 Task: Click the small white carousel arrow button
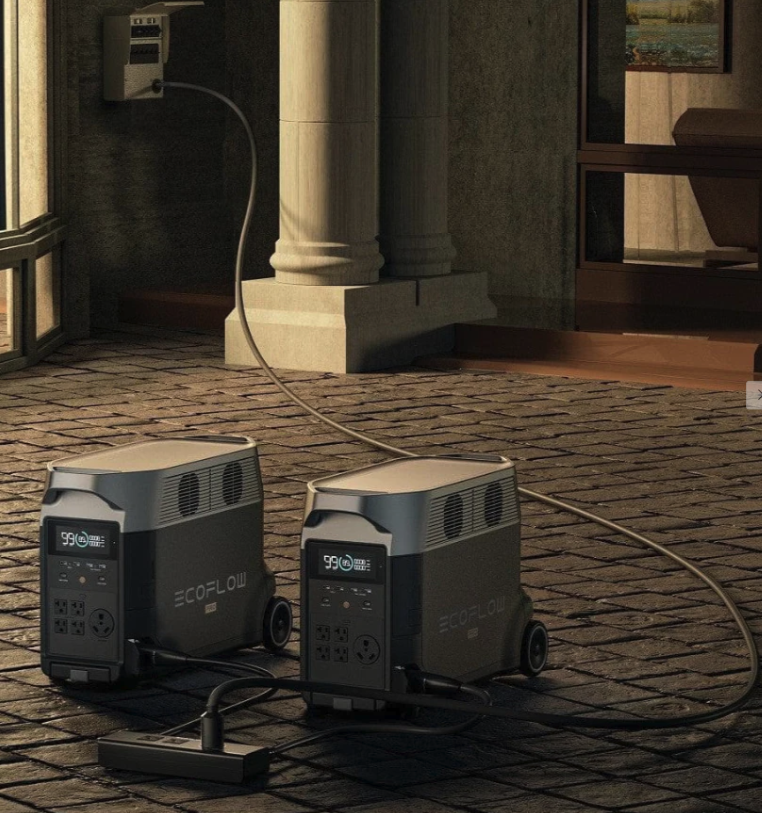pos(756,395)
